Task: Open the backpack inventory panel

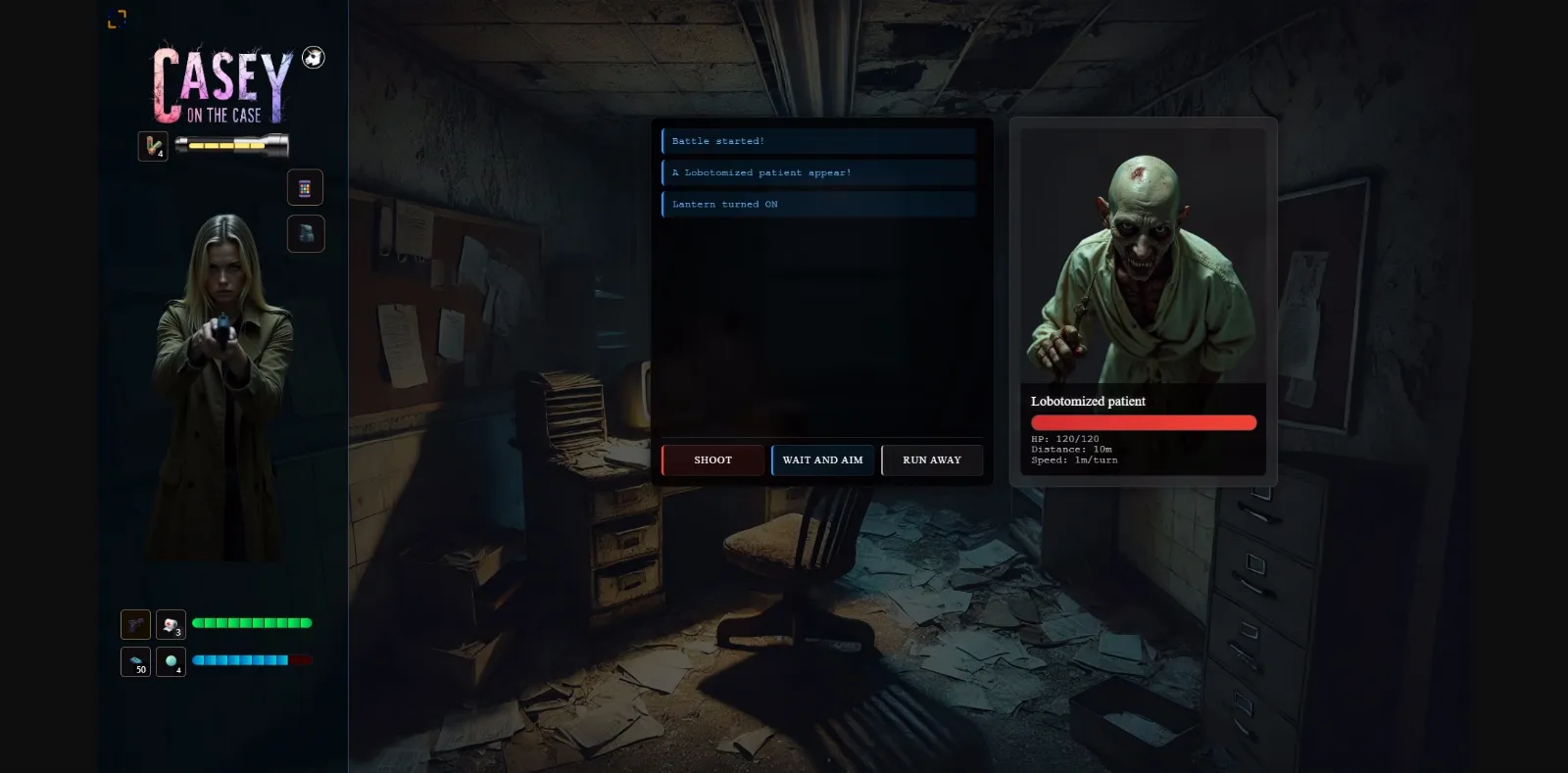Action: (306, 233)
